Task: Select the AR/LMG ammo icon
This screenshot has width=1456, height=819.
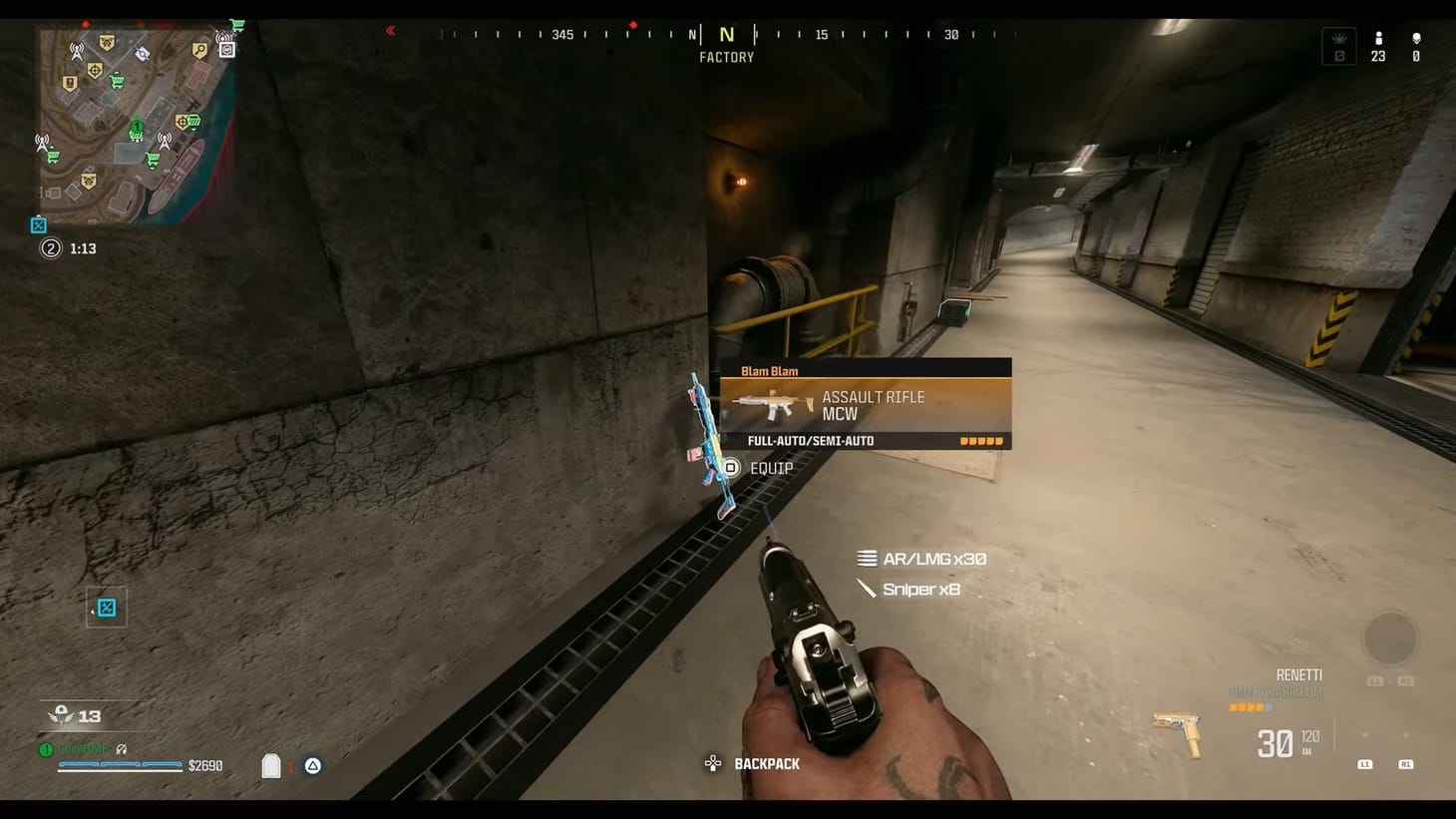Action: tap(866, 559)
